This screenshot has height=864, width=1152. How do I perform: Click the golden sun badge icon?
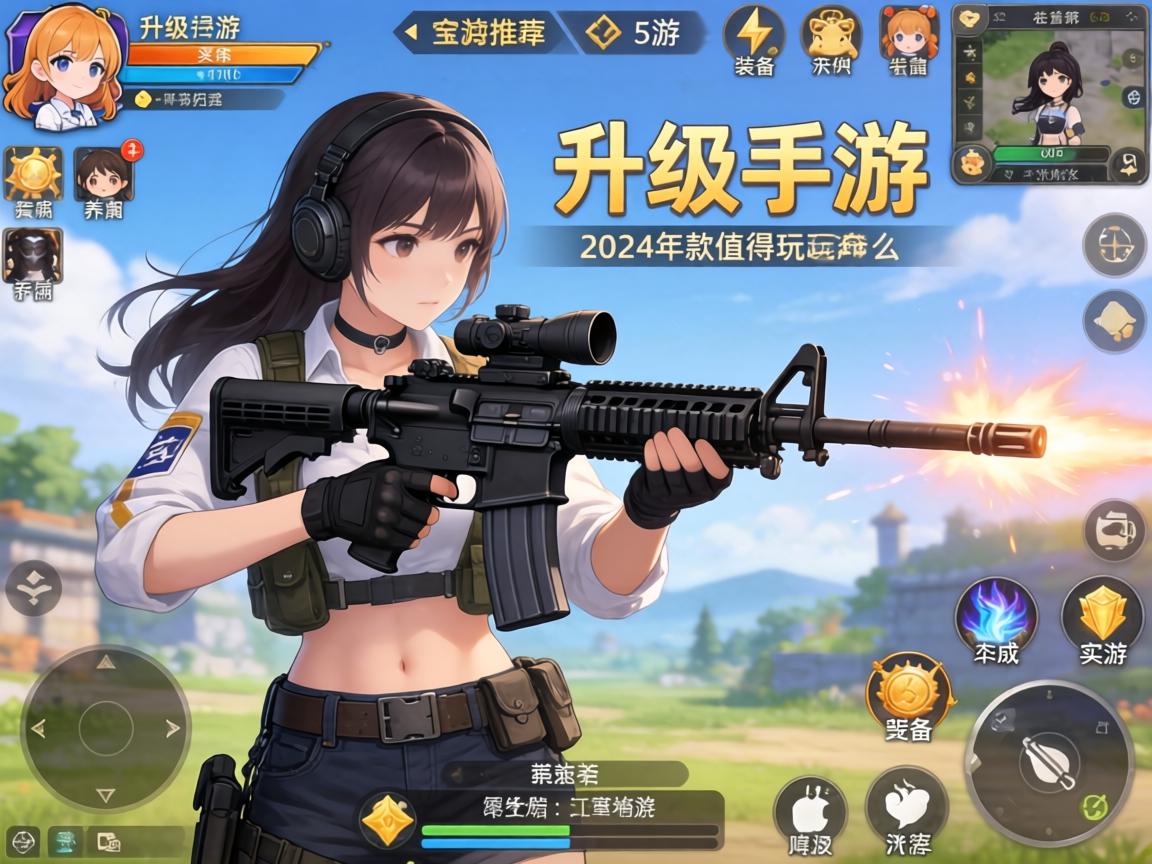tap(33, 174)
